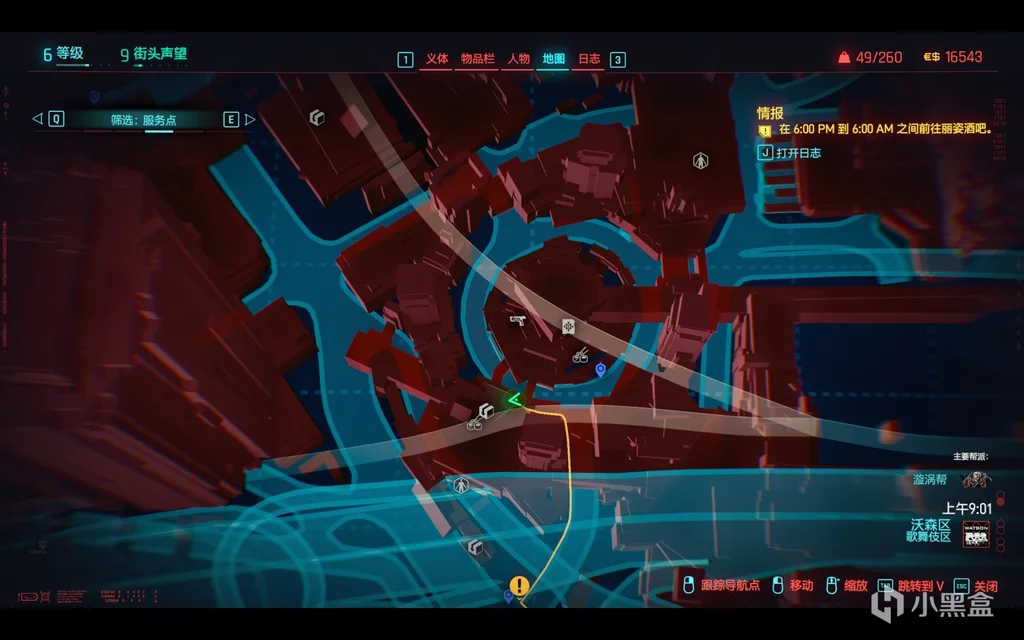Click the left arrow of the map filter

[38, 119]
